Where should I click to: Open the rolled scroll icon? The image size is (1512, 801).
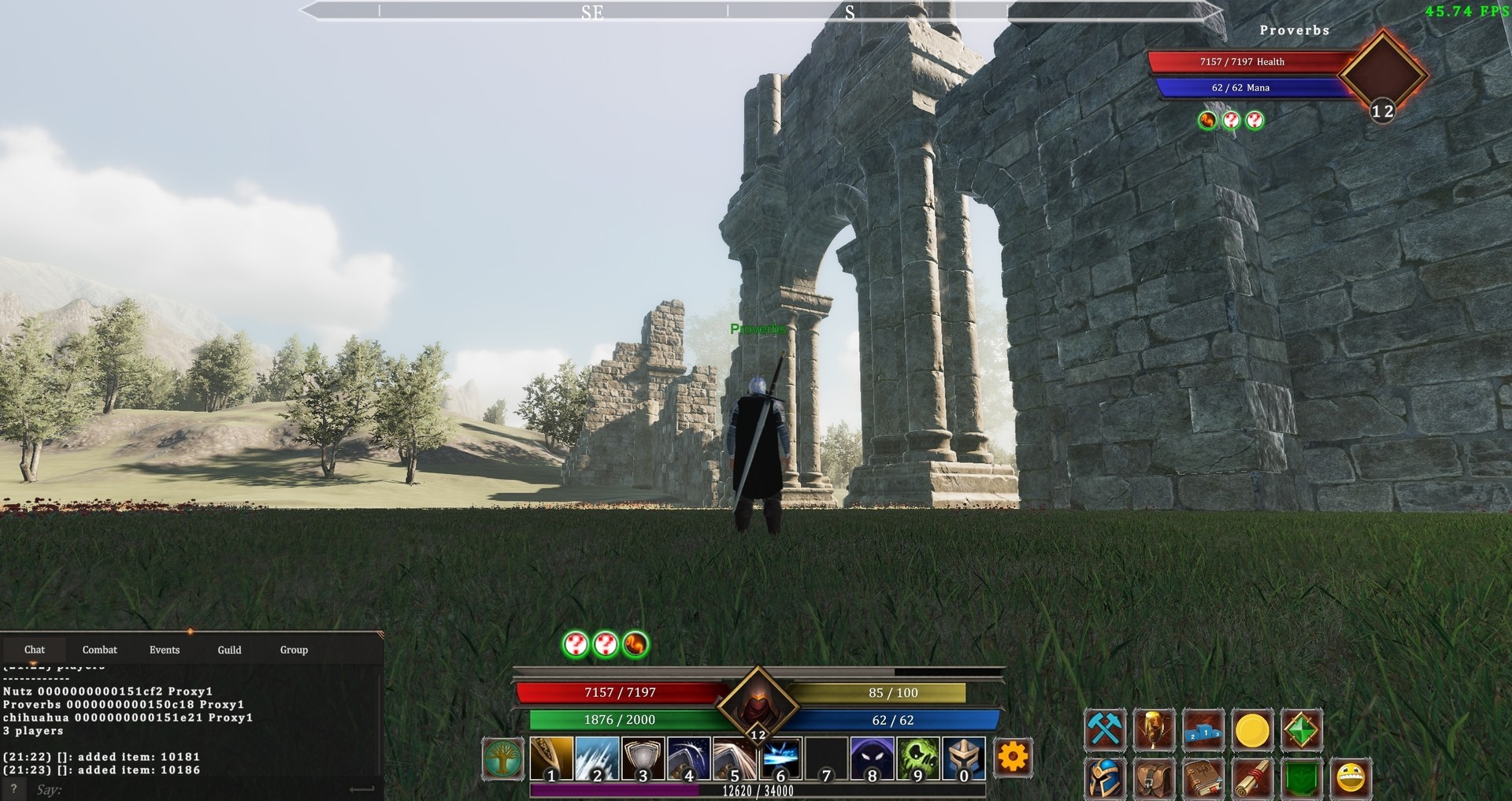click(x=1252, y=780)
